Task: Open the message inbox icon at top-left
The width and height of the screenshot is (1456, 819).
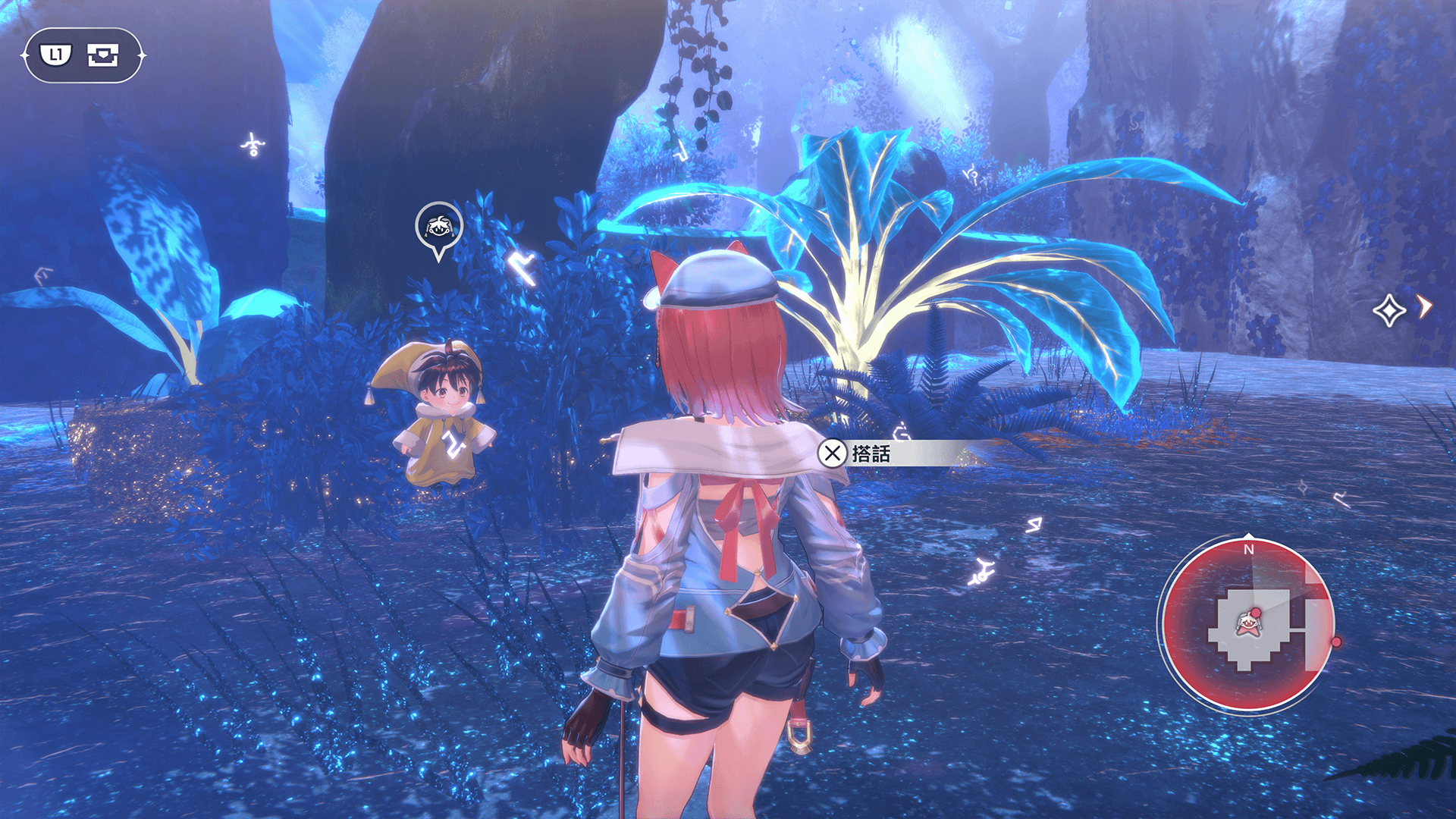Action: pos(103,55)
